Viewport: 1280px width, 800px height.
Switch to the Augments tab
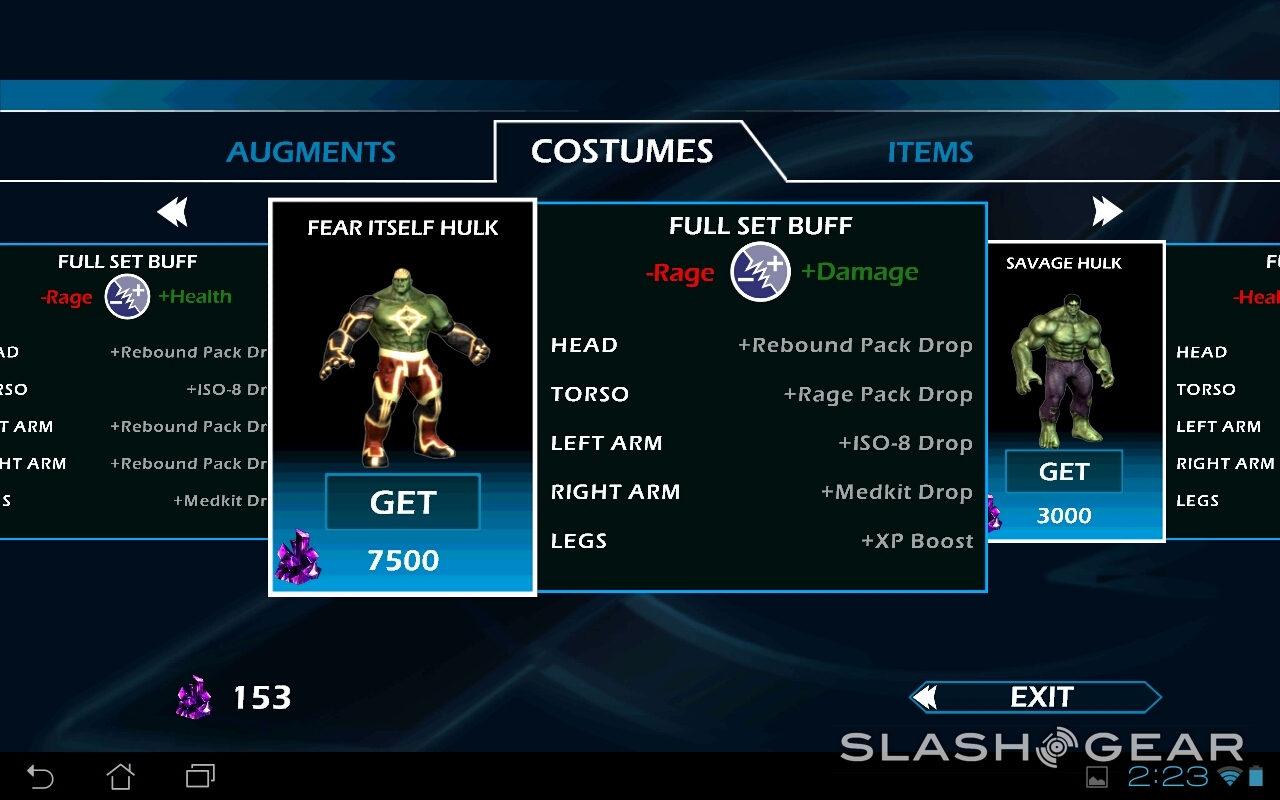pyautogui.click(x=311, y=152)
